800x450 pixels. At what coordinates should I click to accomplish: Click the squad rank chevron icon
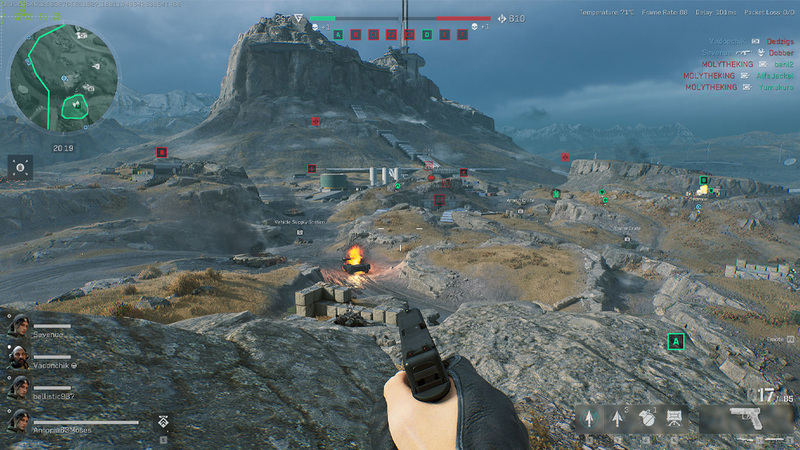161,424
